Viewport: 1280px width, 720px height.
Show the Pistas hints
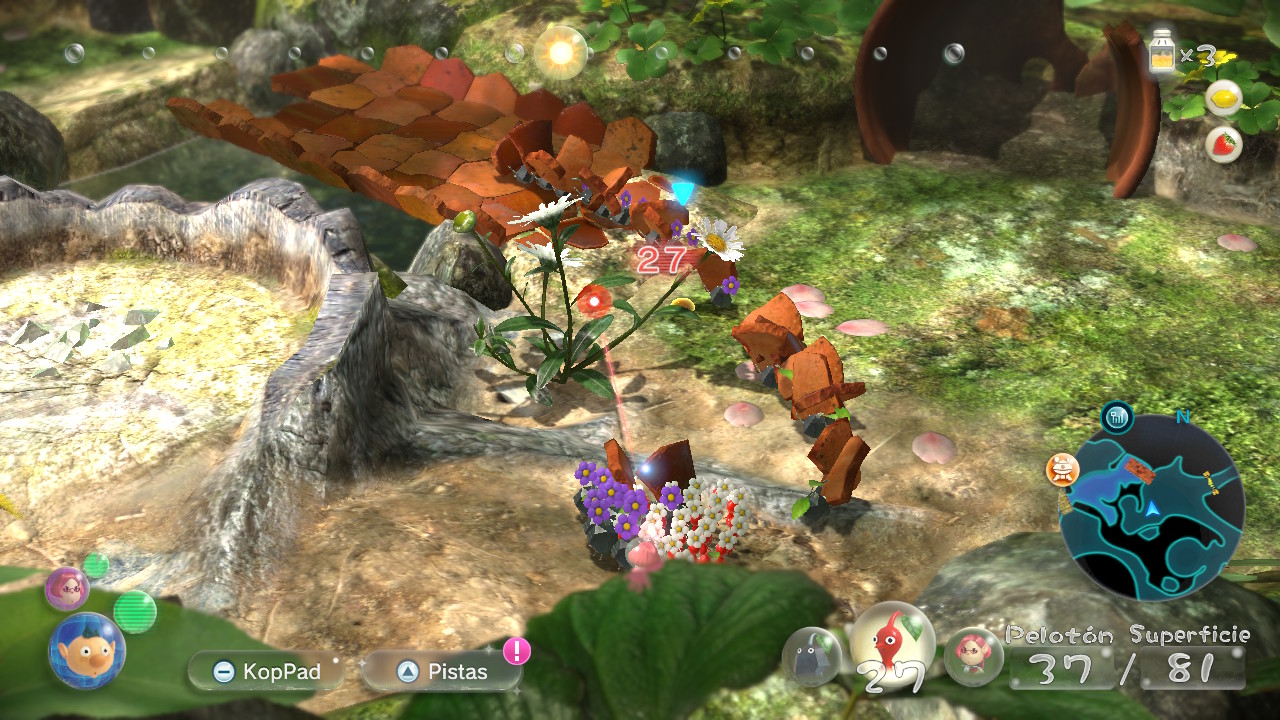point(441,671)
